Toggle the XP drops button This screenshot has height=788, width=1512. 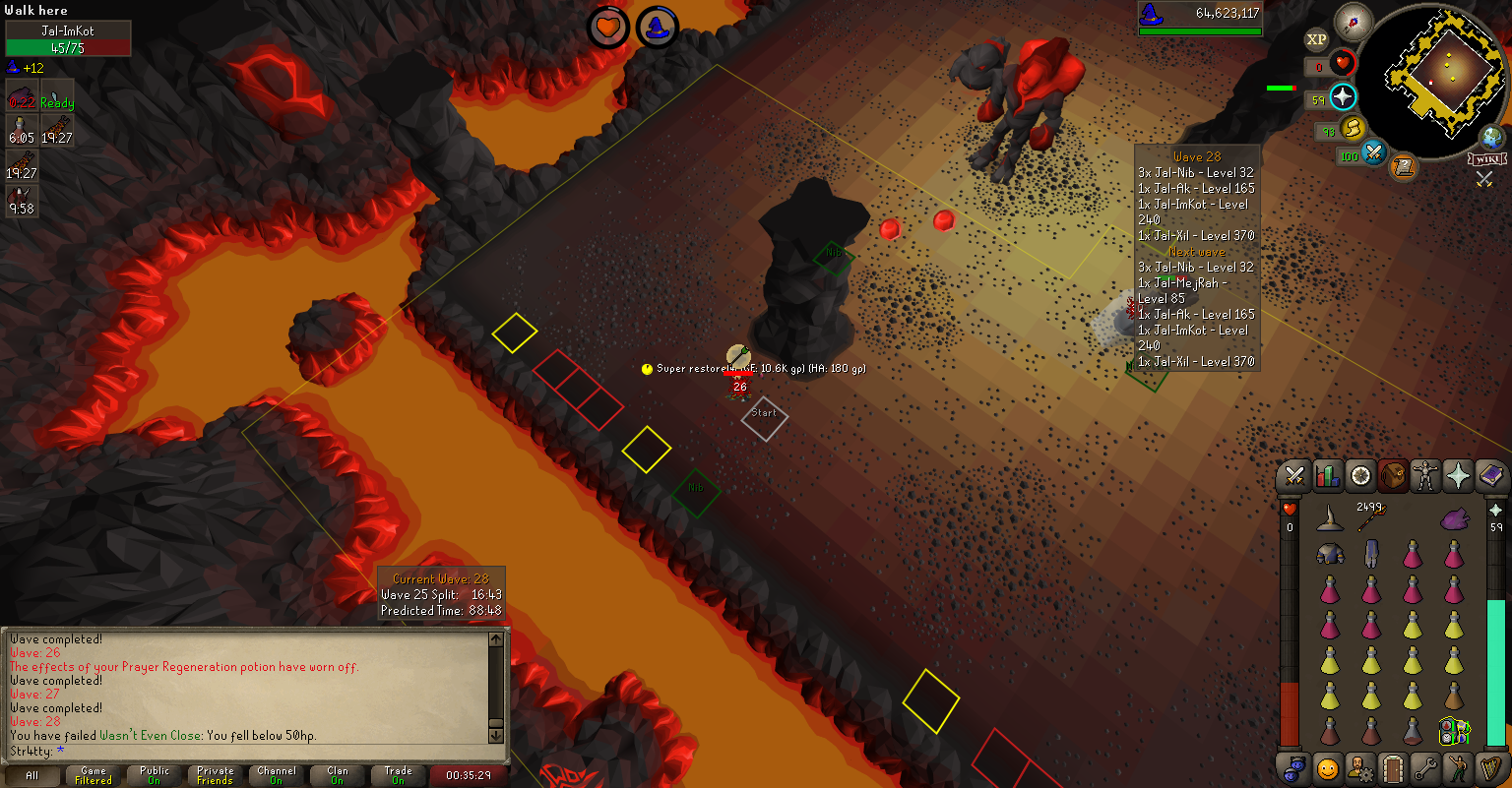point(1317,40)
